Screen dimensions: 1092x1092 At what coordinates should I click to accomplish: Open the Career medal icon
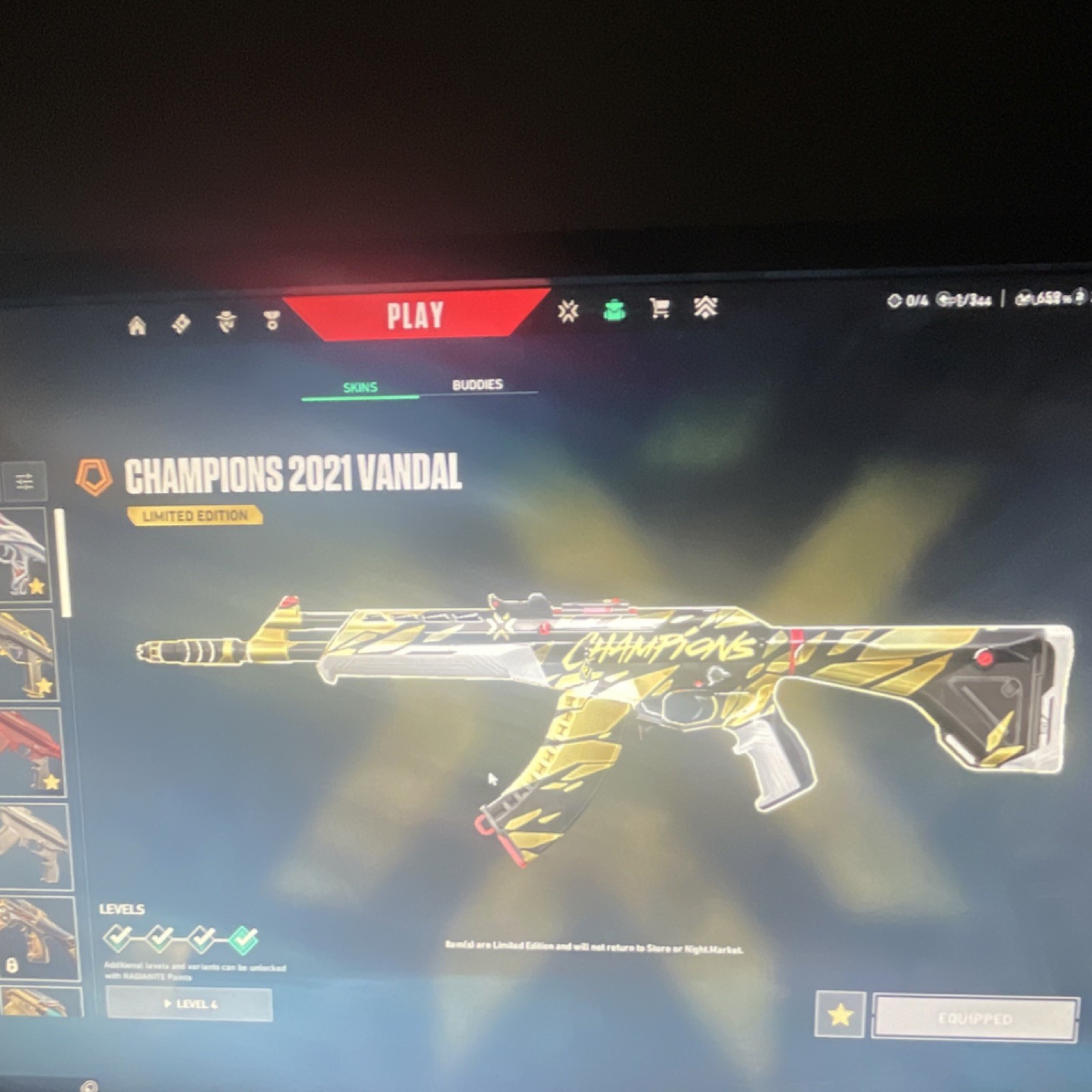(x=272, y=321)
